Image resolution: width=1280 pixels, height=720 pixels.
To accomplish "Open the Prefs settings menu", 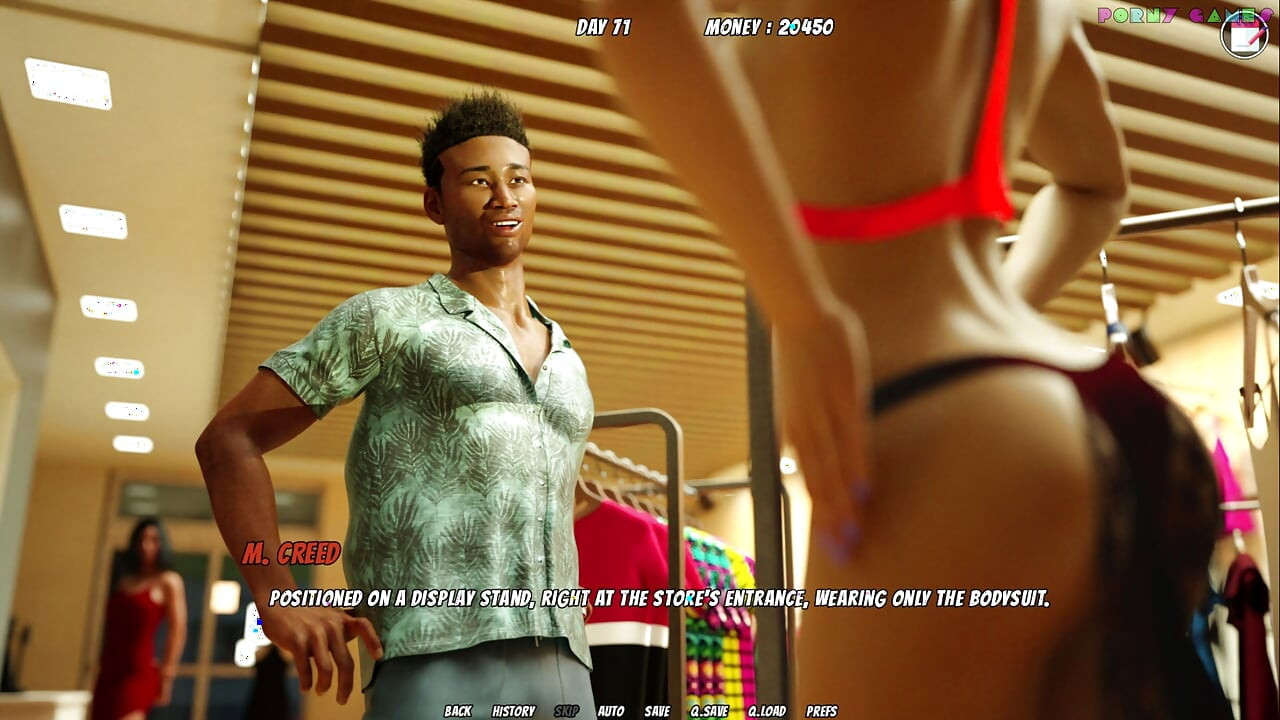I will 821,711.
